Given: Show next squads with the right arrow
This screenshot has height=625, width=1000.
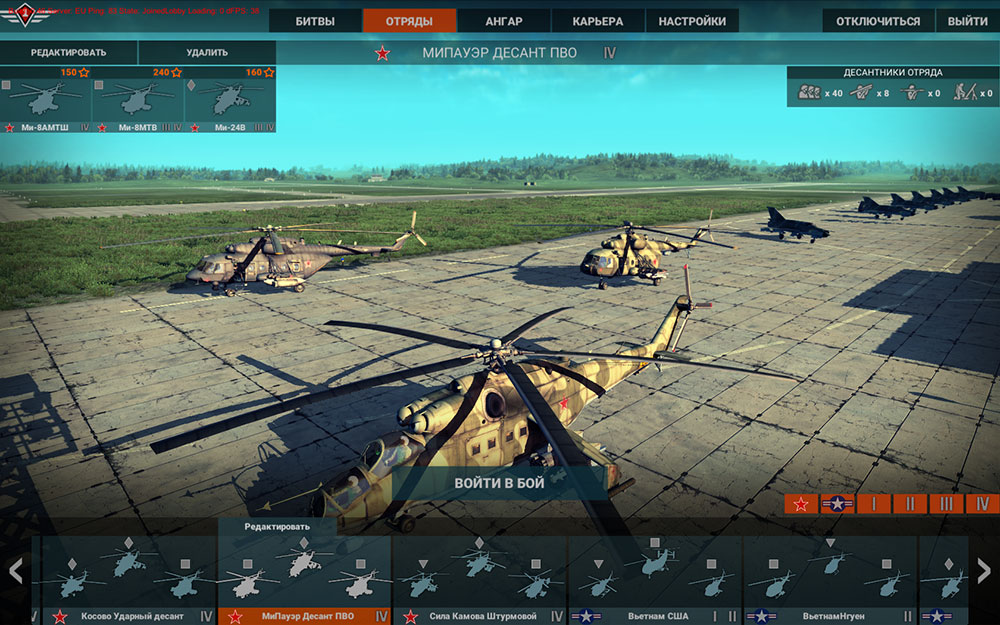Looking at the screenshot, I should pyautogui.click(x=984, y=571).
